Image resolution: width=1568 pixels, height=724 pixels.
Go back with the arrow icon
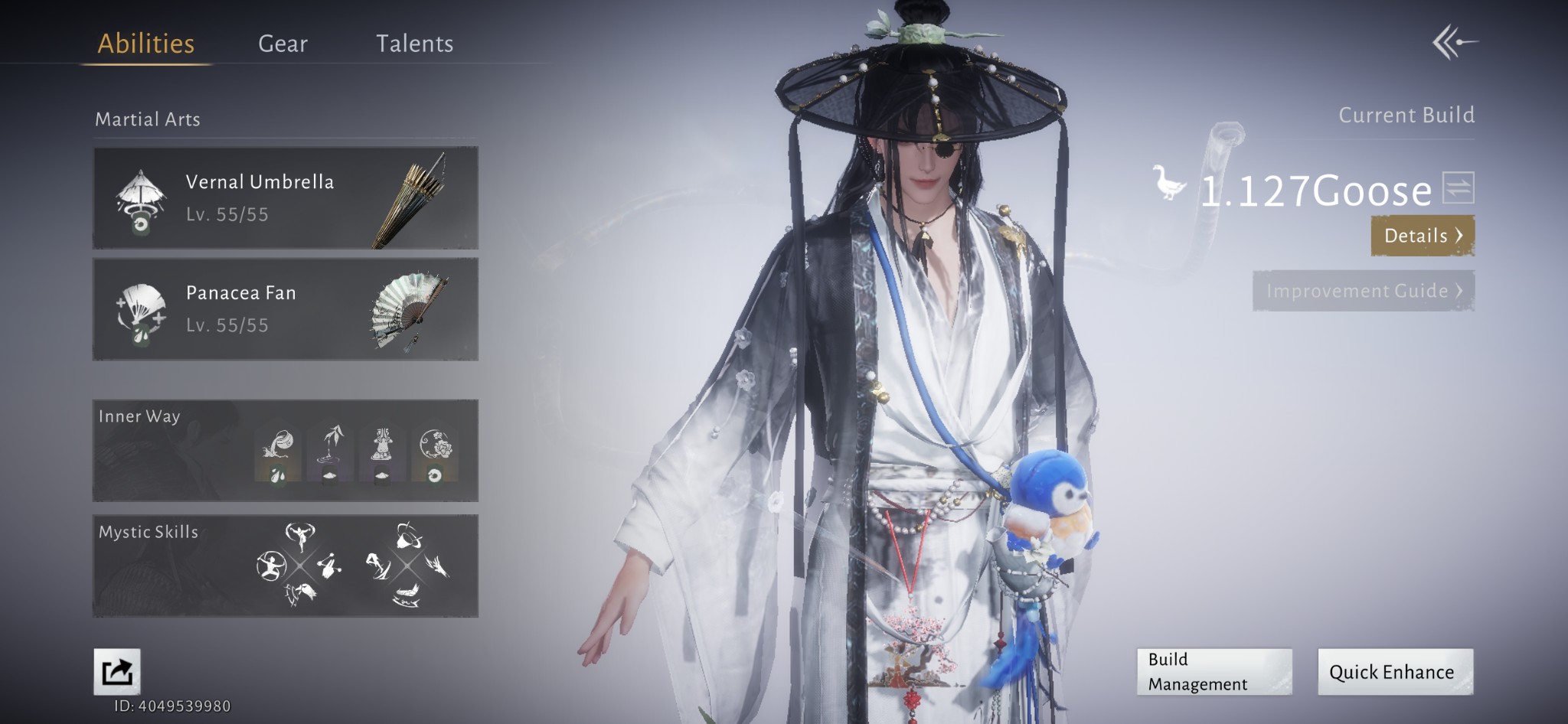[1454, 42]
